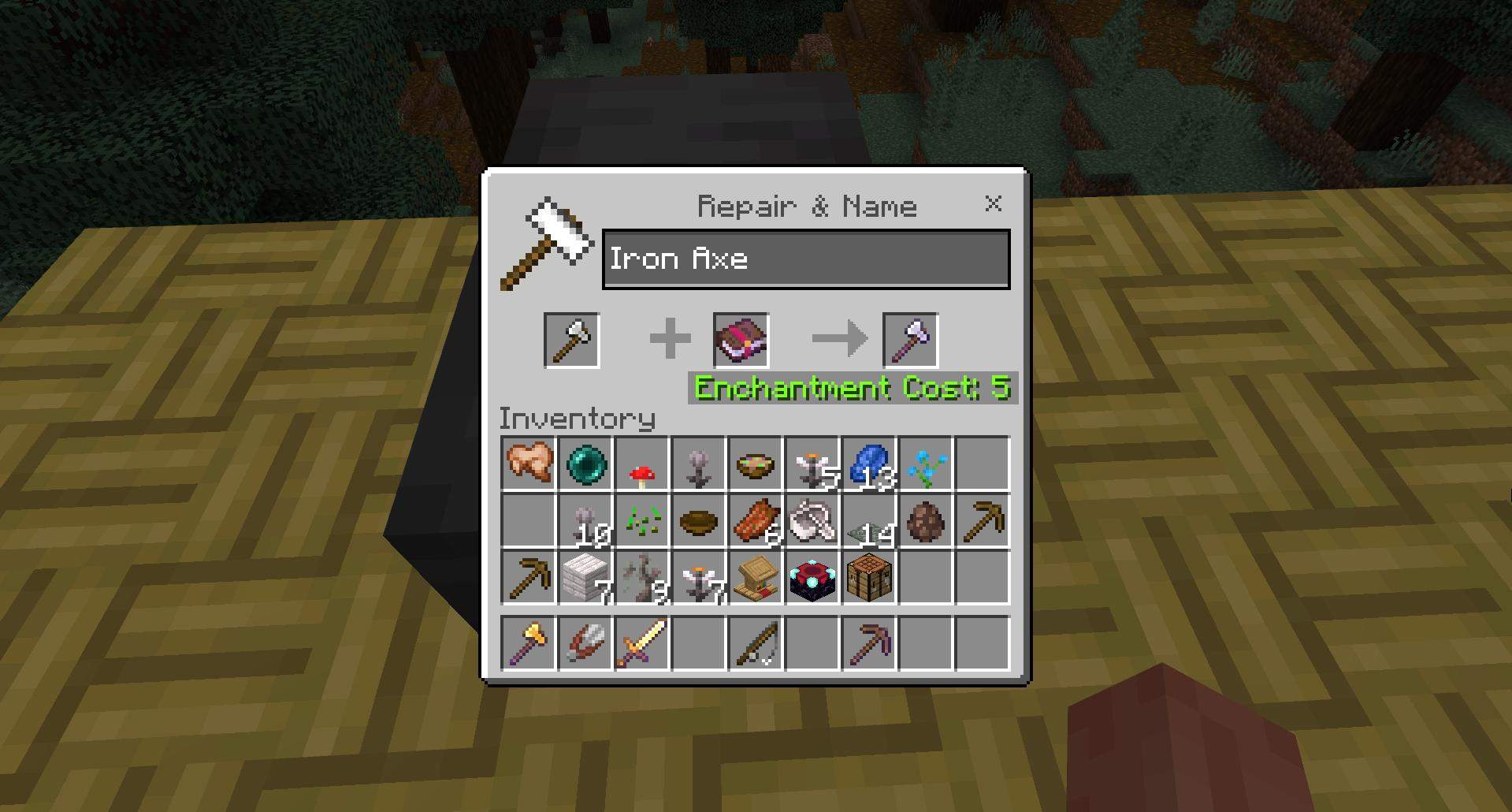
Task: Select the iron axe in the anvil input slot
Action: [572, 341]
